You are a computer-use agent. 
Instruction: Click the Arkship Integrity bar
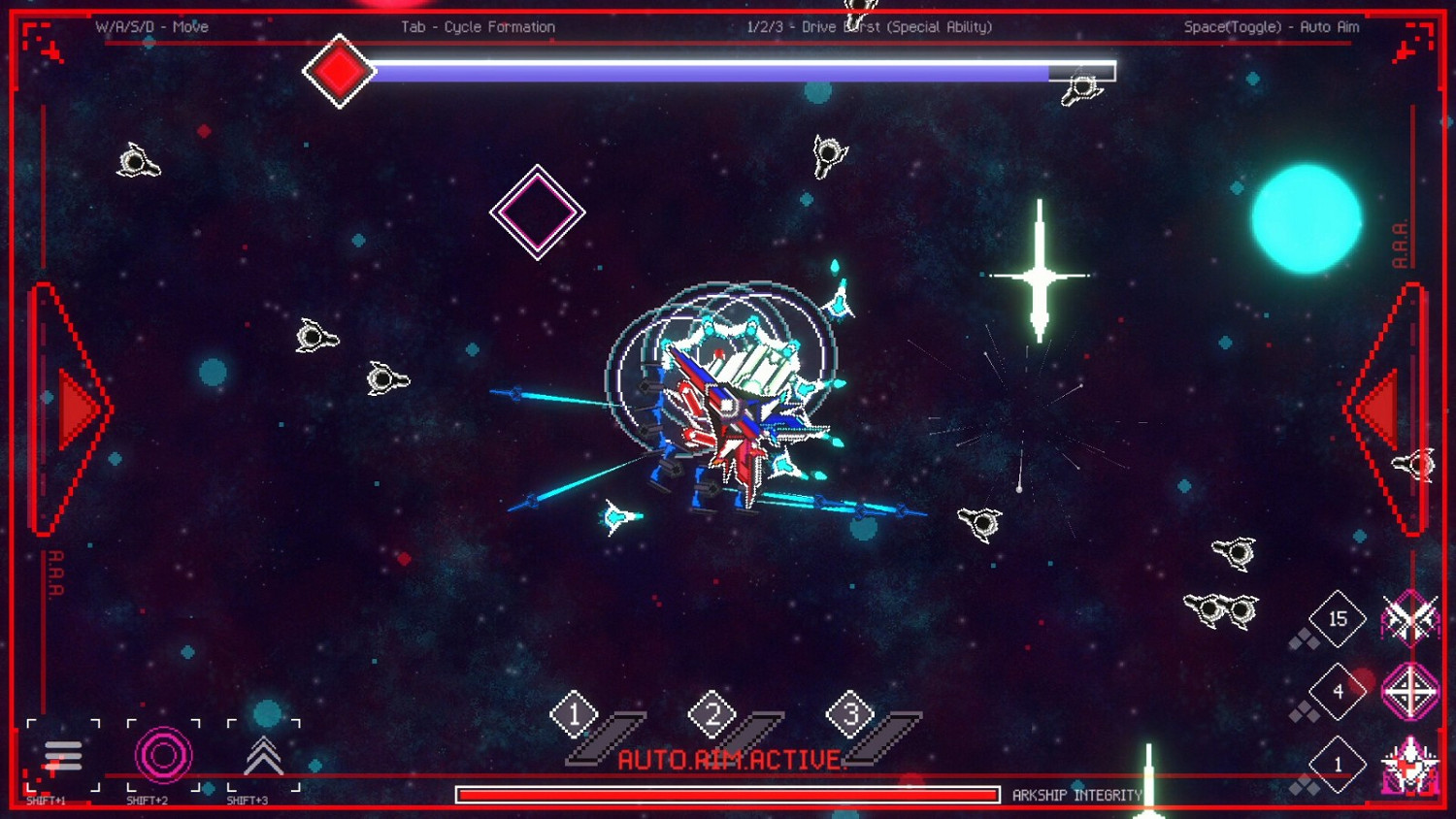tap(726, 794)
